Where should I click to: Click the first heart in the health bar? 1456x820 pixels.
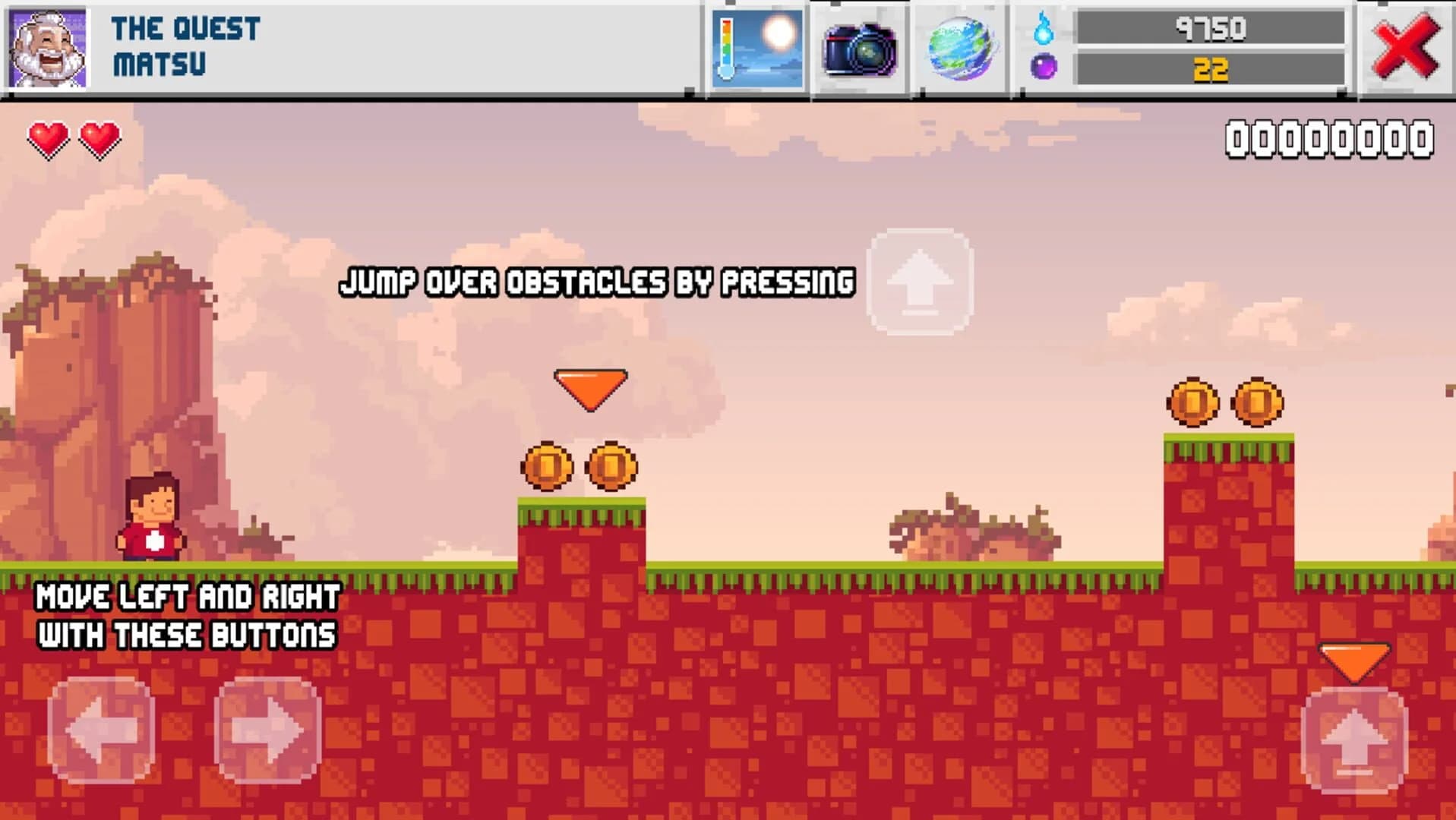tap(48, 138)
